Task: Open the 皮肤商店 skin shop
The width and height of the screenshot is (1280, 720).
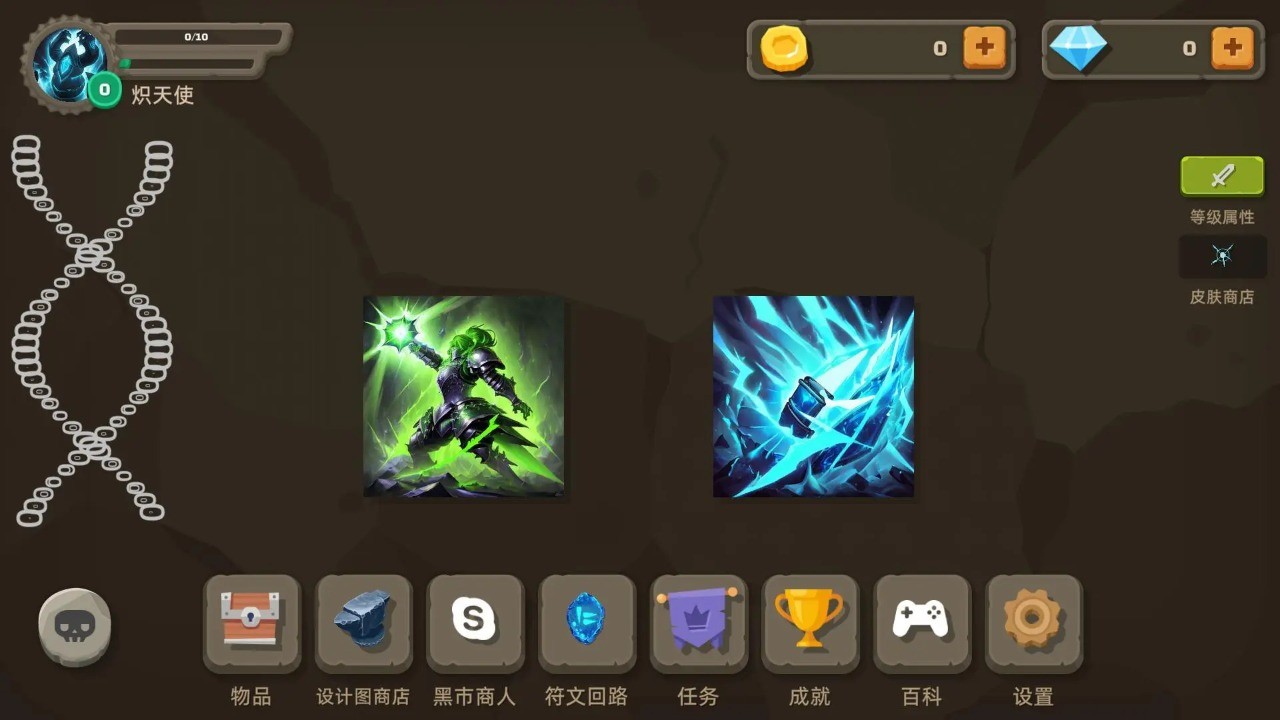Action: coord(1222,257)
